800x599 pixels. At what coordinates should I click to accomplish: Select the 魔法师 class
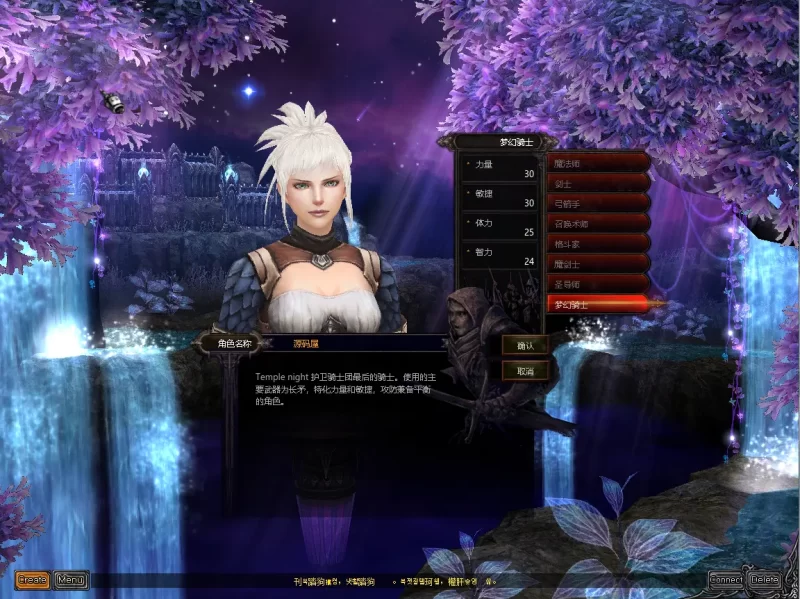tap(599, 162)
